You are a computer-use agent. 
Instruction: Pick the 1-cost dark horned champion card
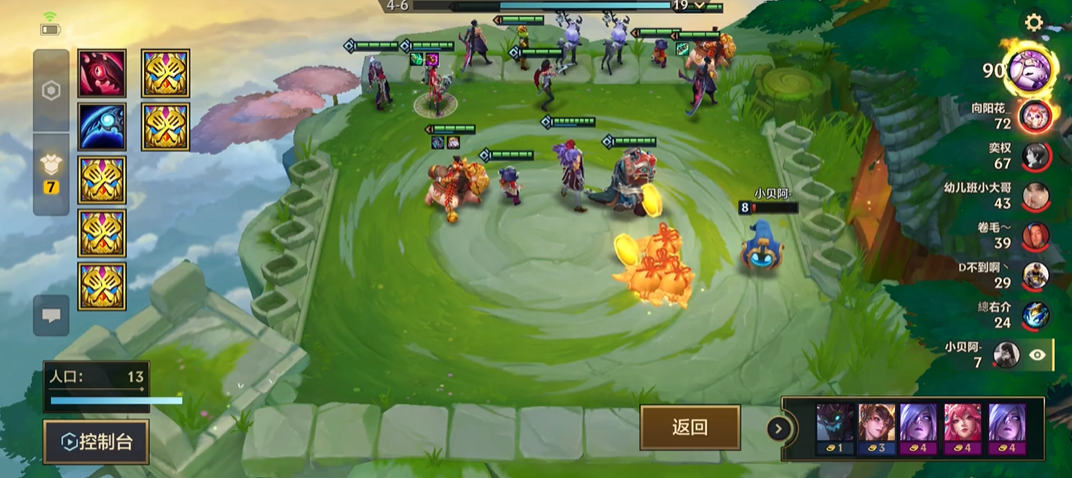pyautogui.click(x=835, y=429)
